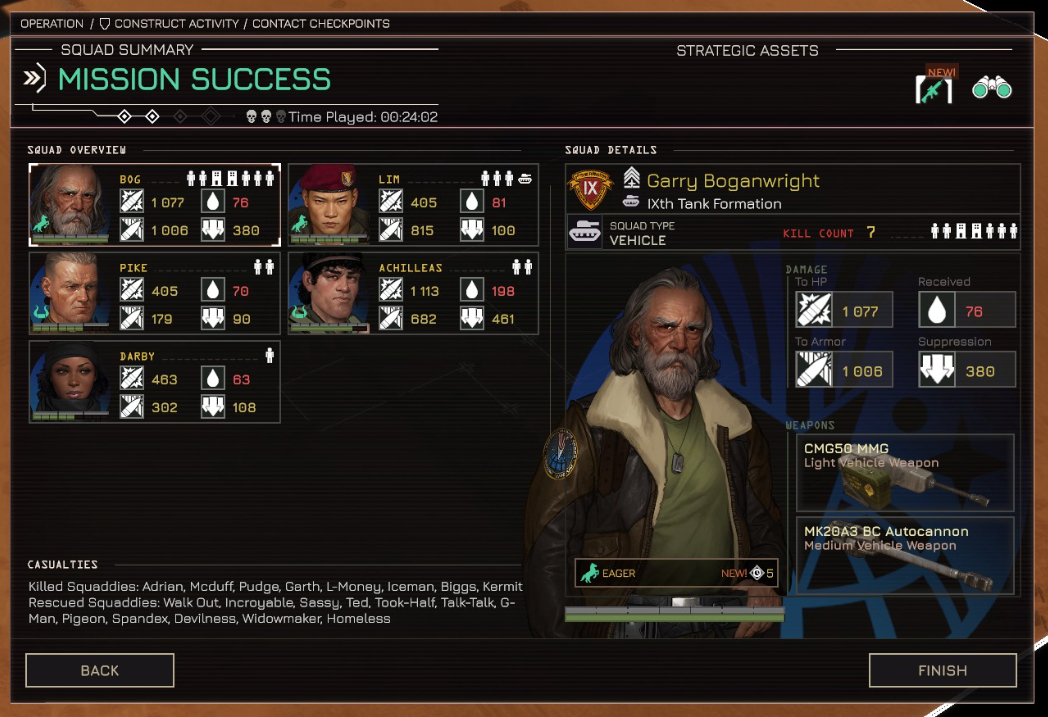
Task: Select PIKE in squad overview
Action: coord(154,293)
